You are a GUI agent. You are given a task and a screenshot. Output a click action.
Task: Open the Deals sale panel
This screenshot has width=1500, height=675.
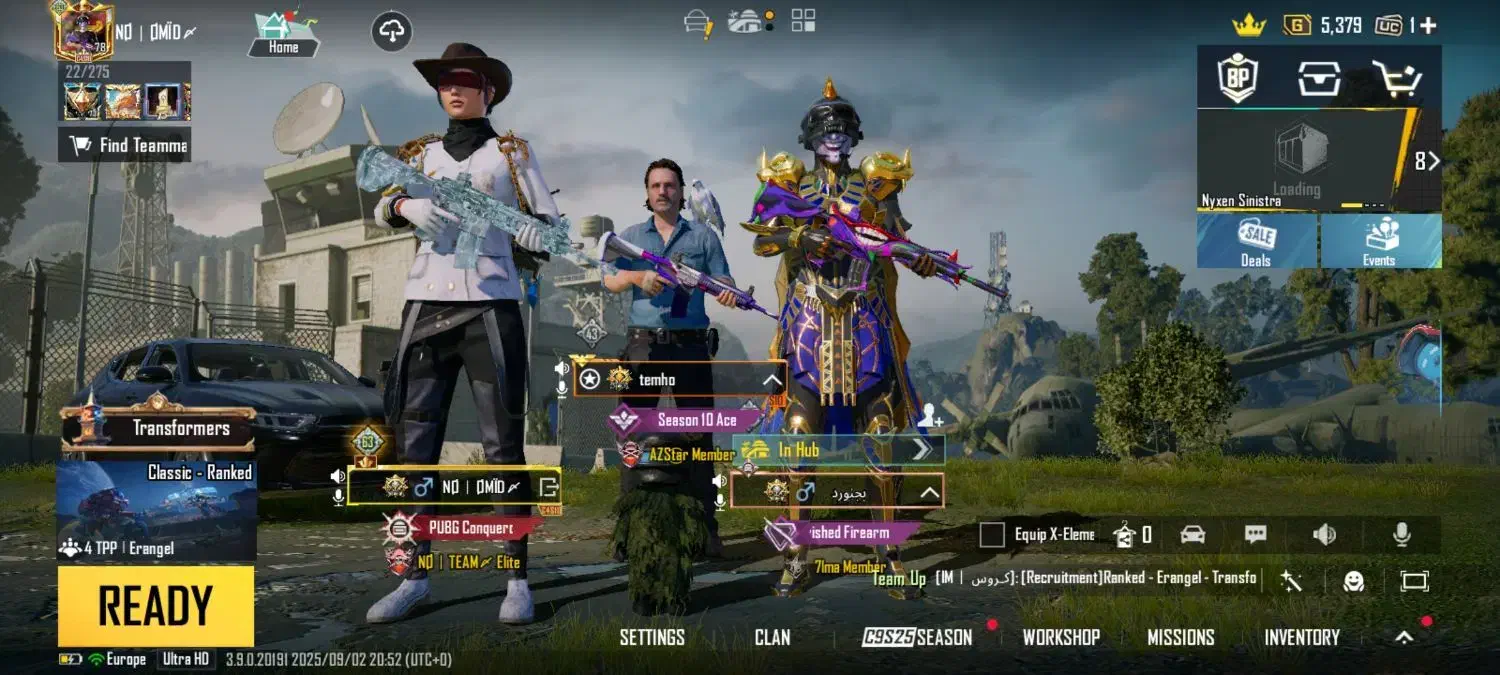[x=1256, y=242]
